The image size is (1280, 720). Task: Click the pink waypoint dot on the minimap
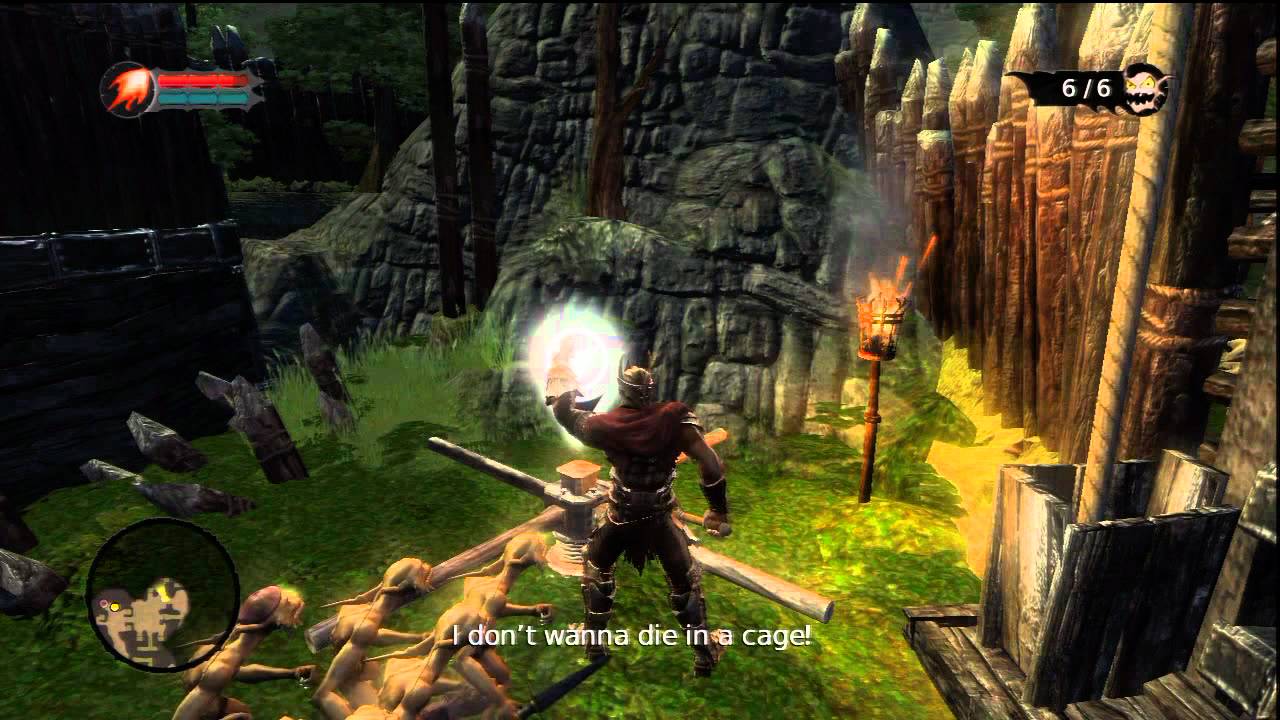[x=104, y=603]
